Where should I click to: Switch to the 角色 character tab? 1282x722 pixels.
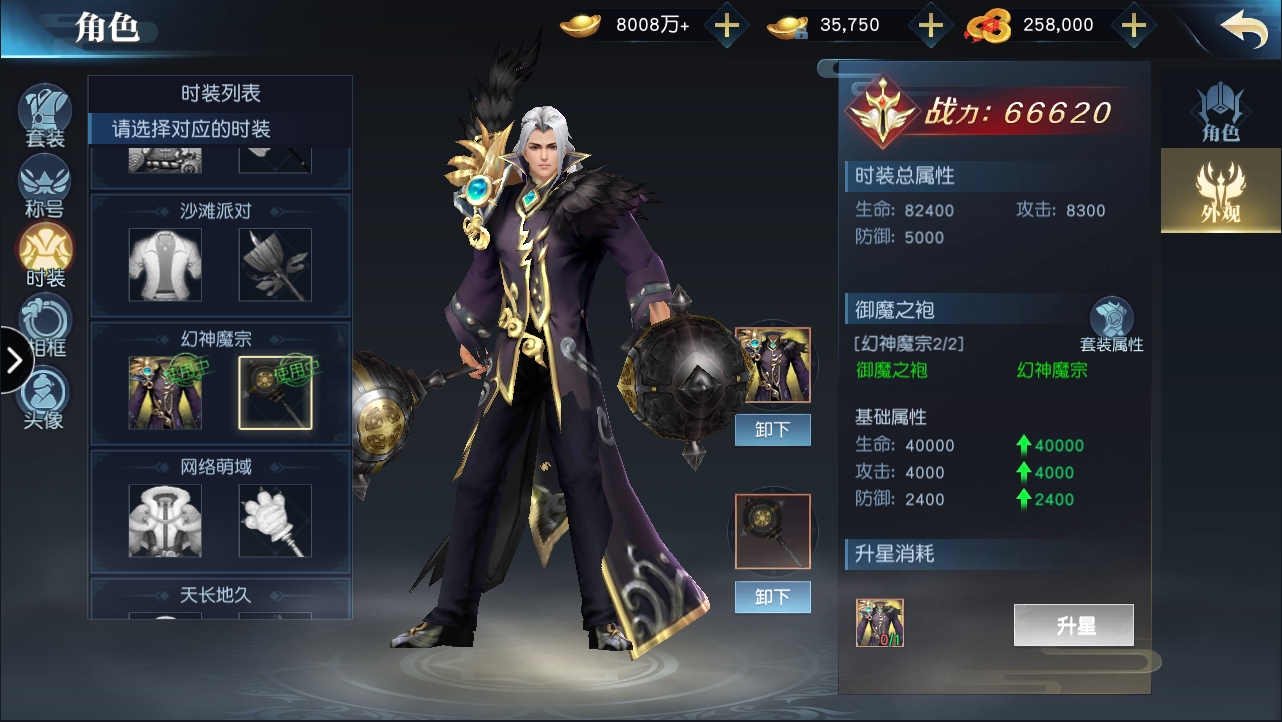click(x=1220, y=112)
